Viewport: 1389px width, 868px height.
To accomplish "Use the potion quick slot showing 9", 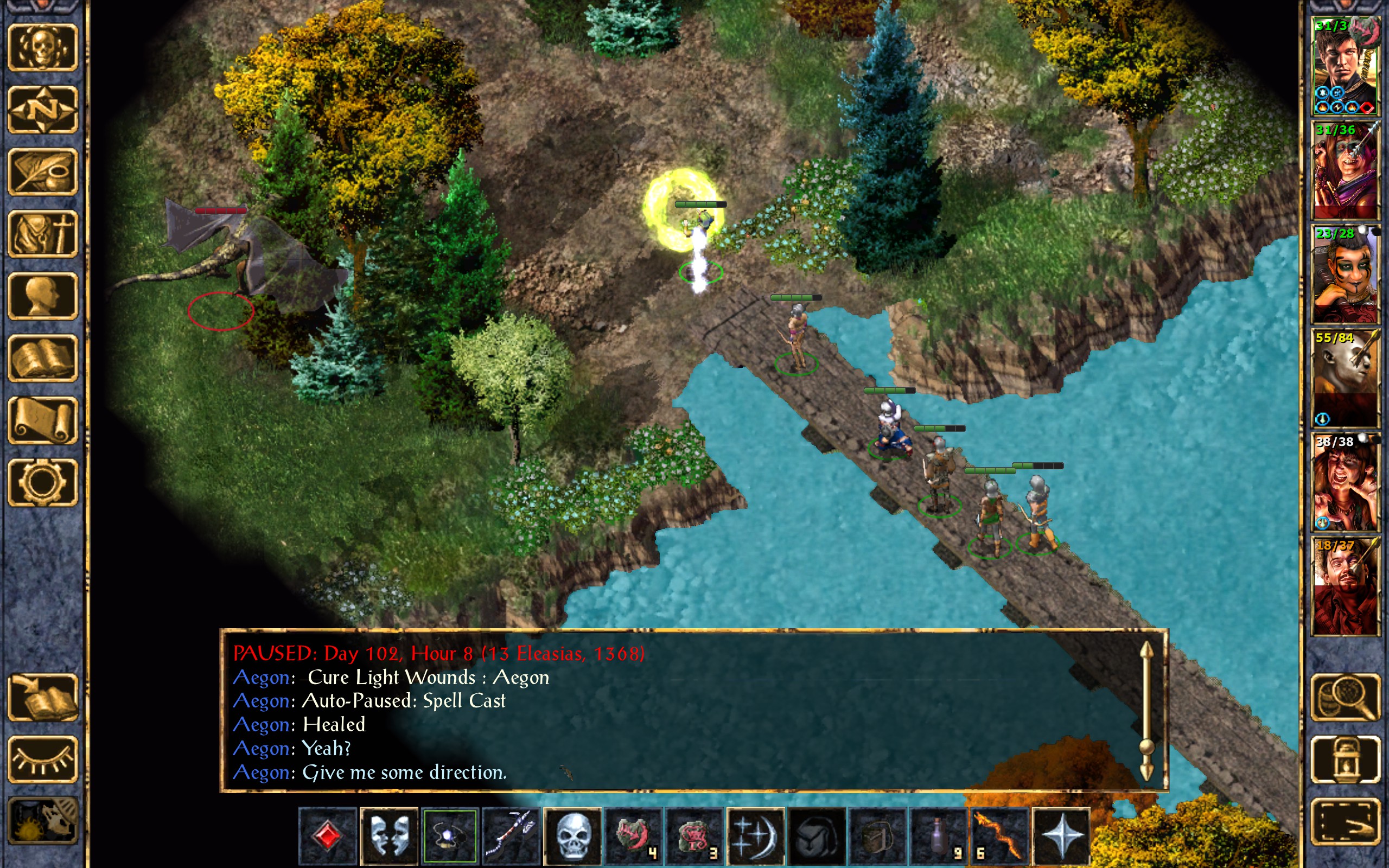I will click(x=939, y=836).
